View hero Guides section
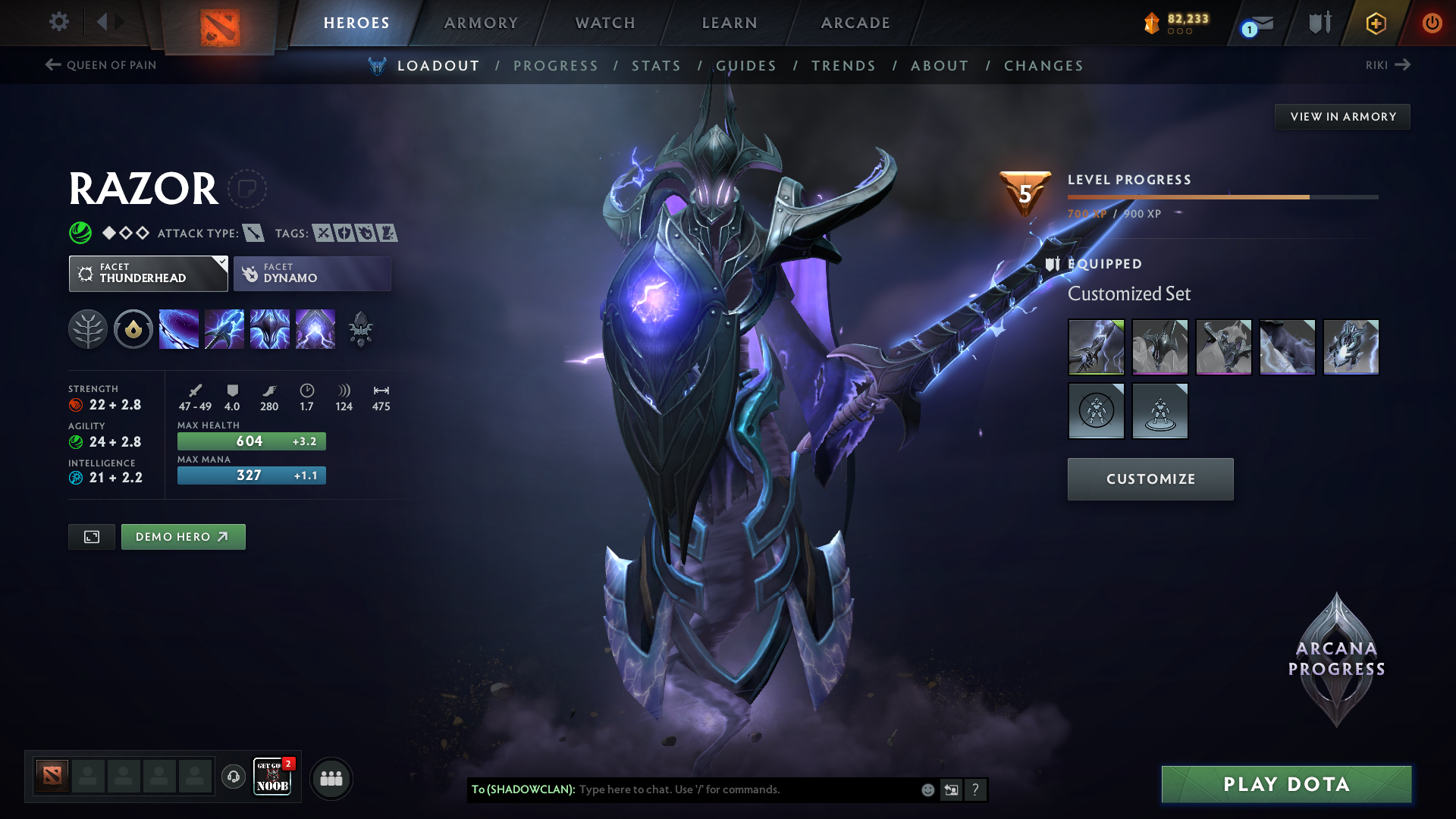Screen dimensions: 1456x819 [746, 66]
